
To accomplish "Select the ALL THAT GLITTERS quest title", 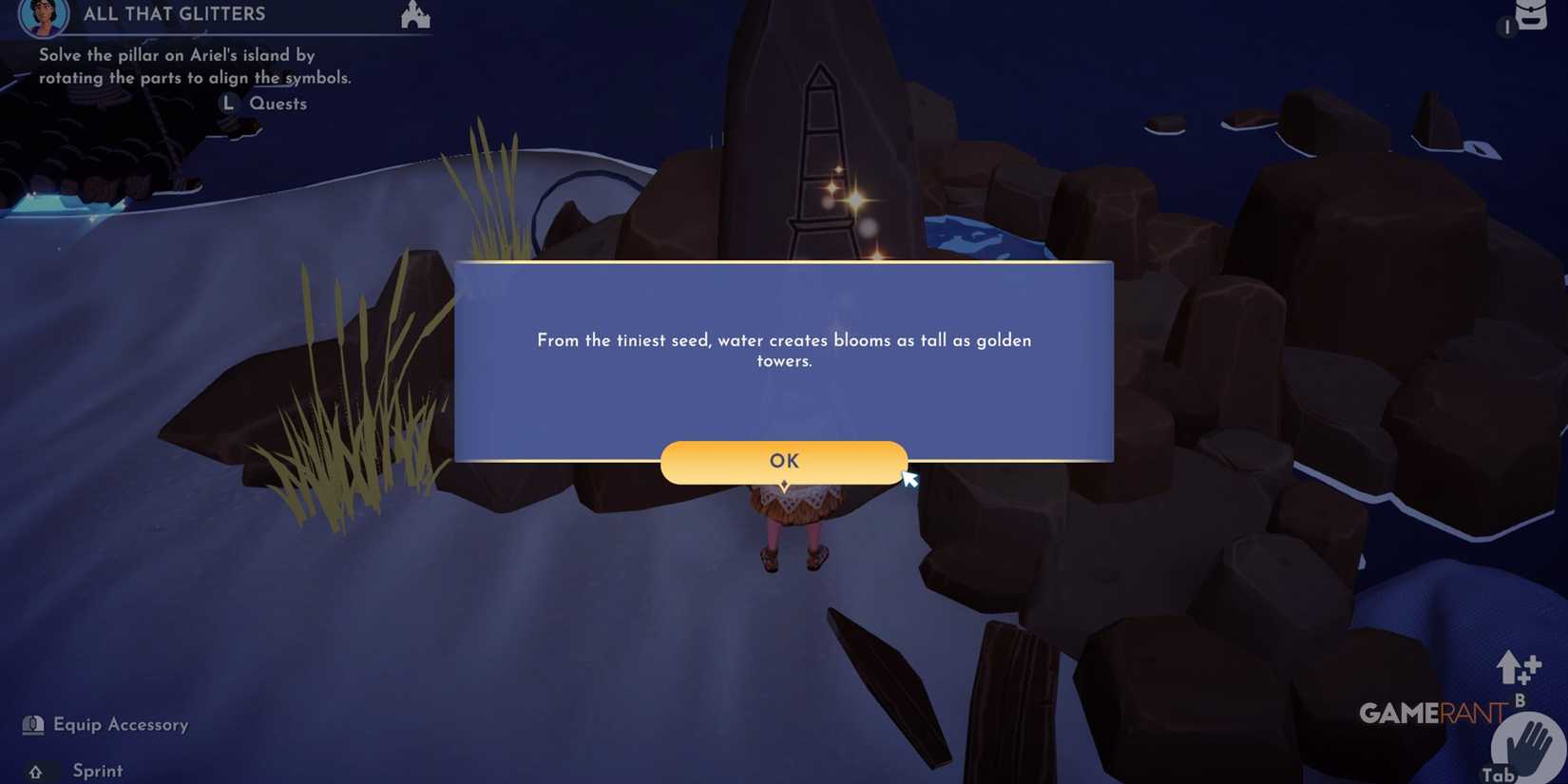I will [174, 13].
